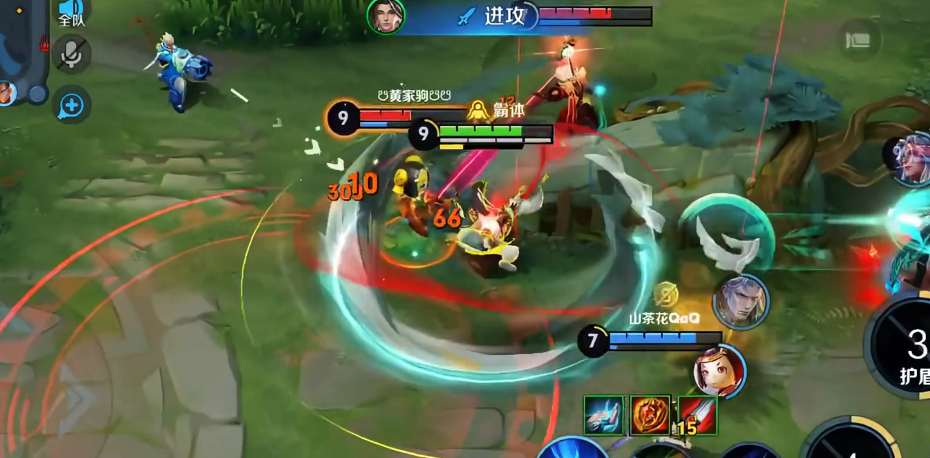This screenshot has width=930, height=458.
Task: Open the faded flag button
Action: (858, 40)
